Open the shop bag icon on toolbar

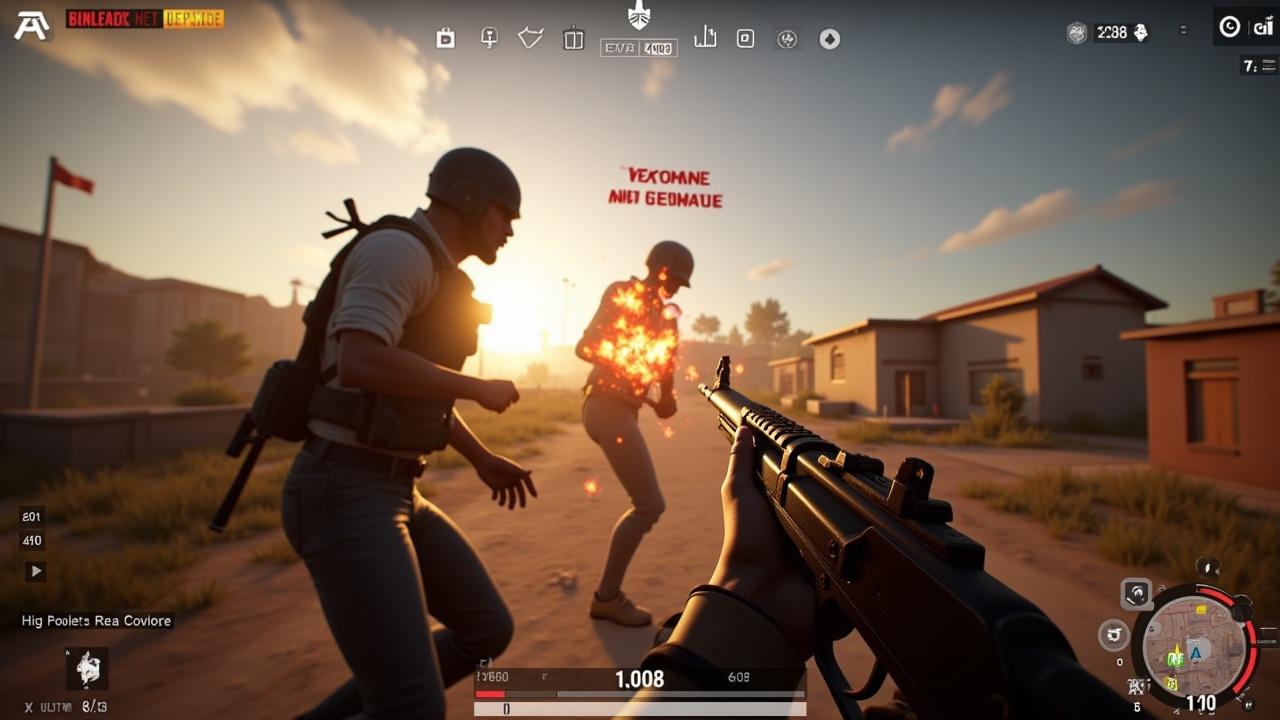pyautogui.click(x=444, y=39)
